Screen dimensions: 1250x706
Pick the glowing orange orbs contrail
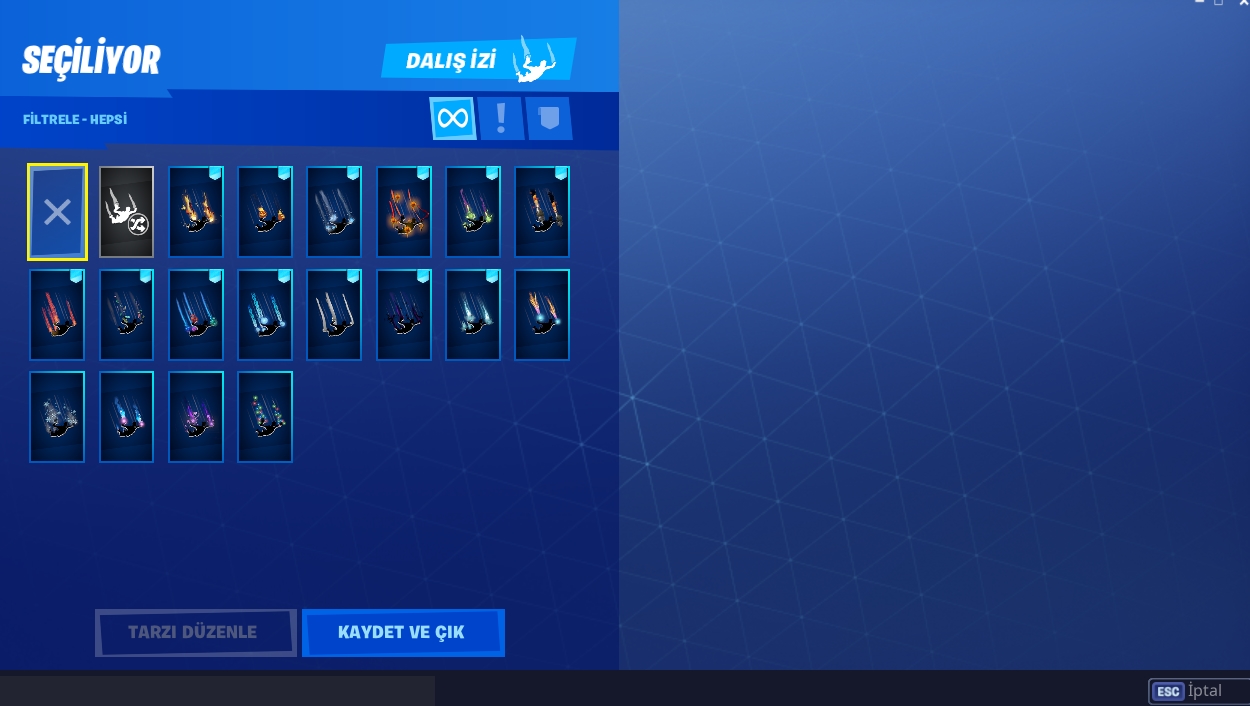tap(404, 212)
